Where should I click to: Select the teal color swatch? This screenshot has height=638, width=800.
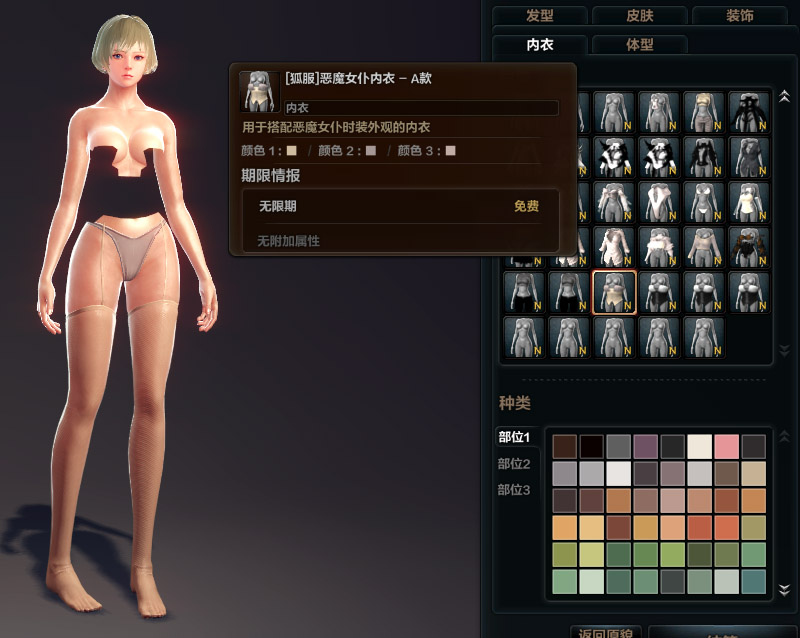tap(753, 581)
